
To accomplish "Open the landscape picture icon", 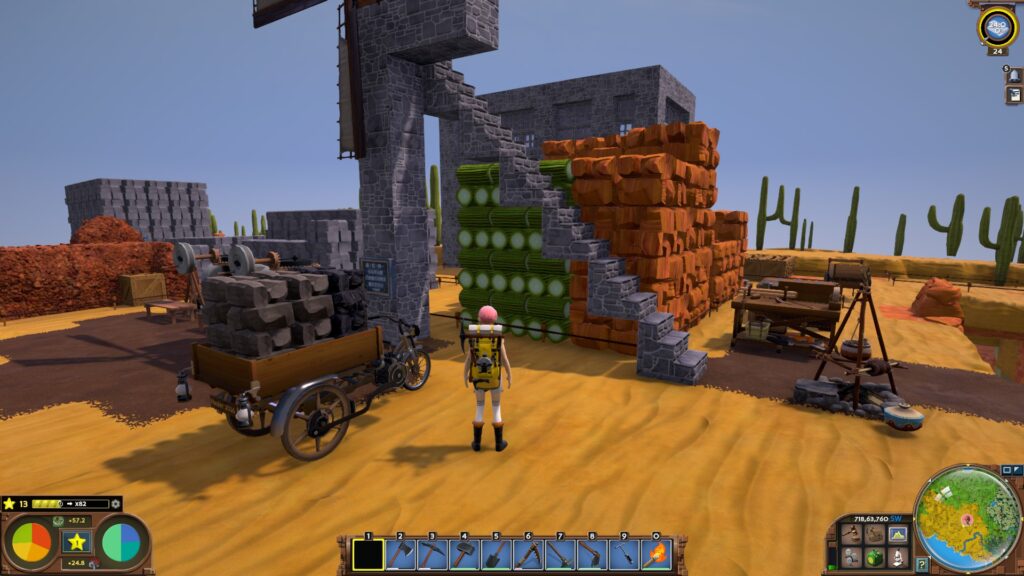I will pyautogui.click(x=897, y=534).
